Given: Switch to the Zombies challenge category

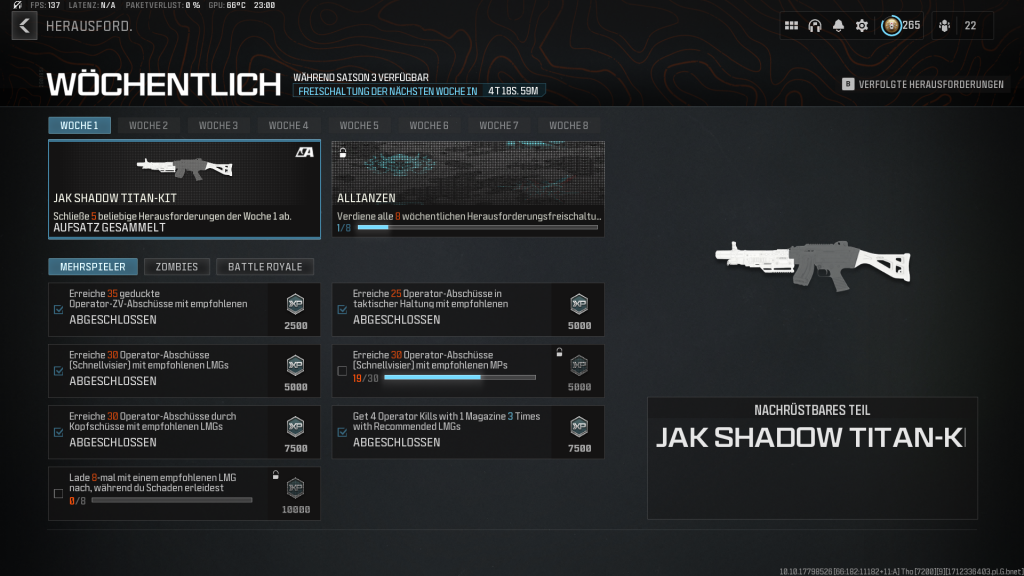Looking at the screenshot, I should pyautogui.click(x=177, y=266).
